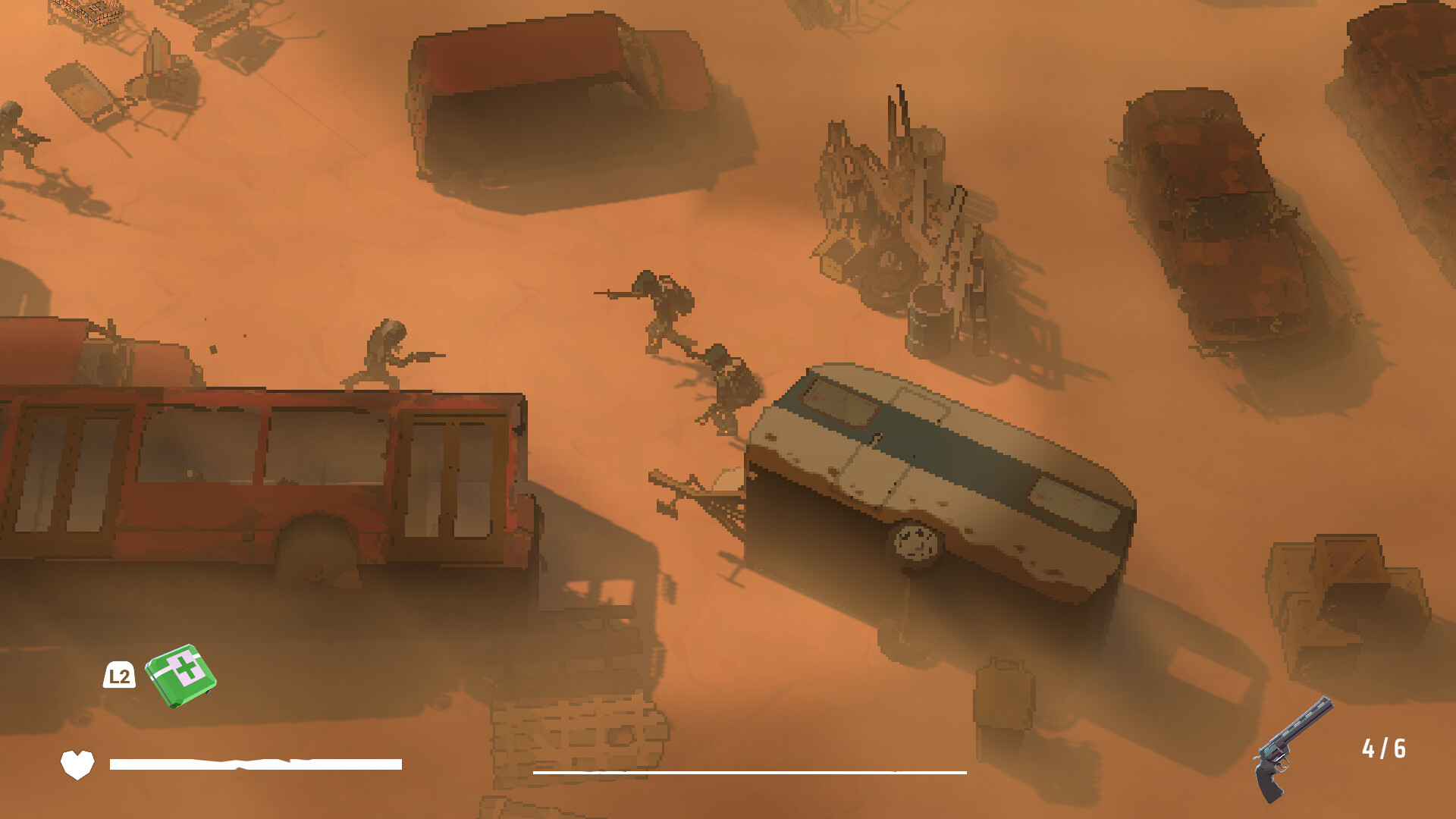This screenshot has width=1456, height=819.
Task: Click the red bus wreck
Action: (250, 470)
